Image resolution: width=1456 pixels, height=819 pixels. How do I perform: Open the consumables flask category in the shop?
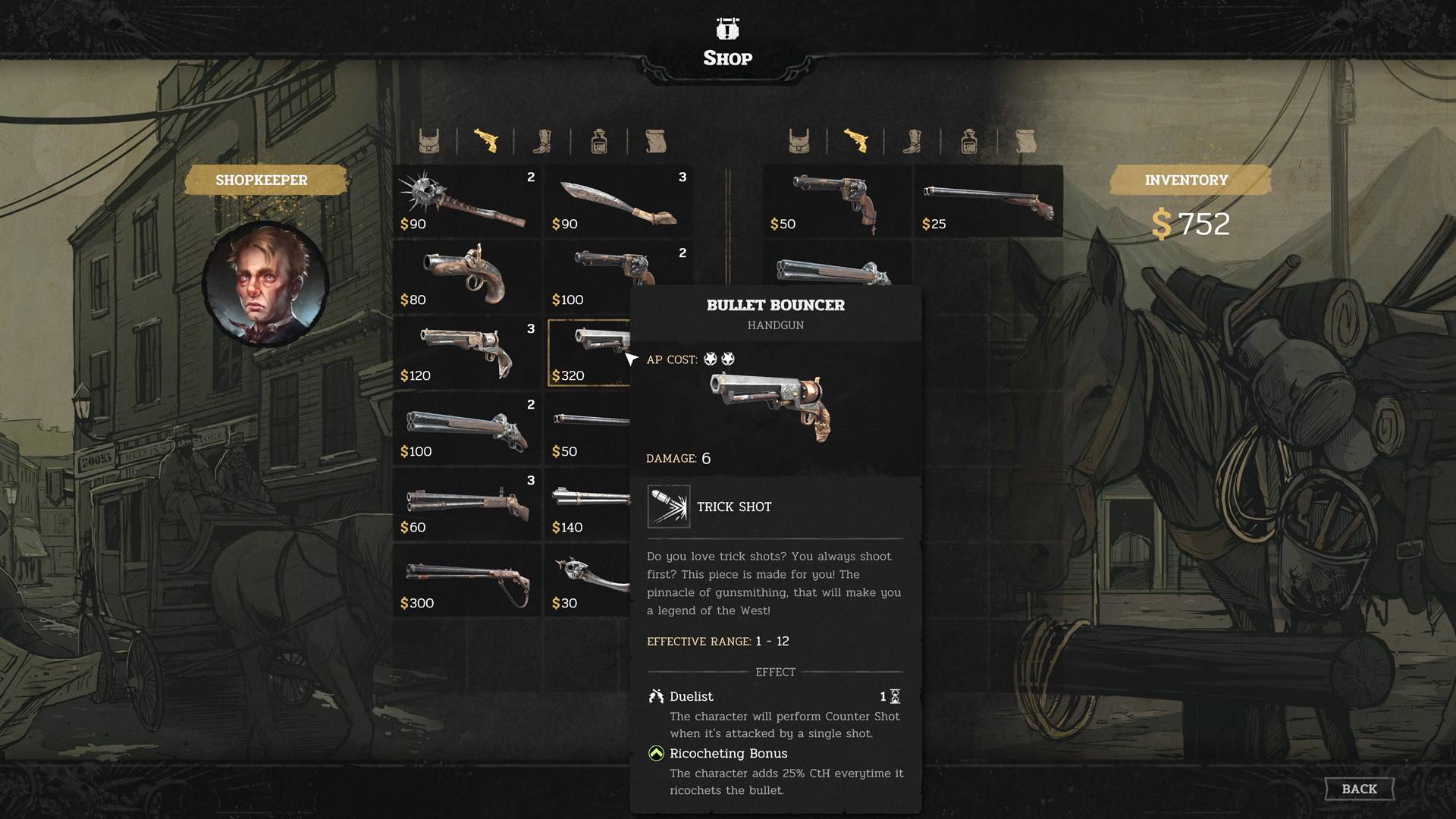coord(599,140)
